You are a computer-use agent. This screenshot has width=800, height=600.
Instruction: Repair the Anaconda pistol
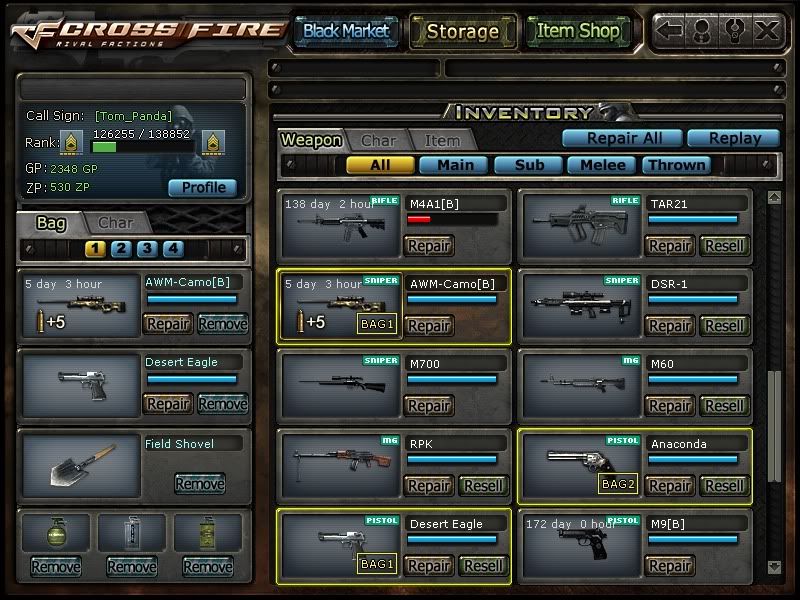669,486
